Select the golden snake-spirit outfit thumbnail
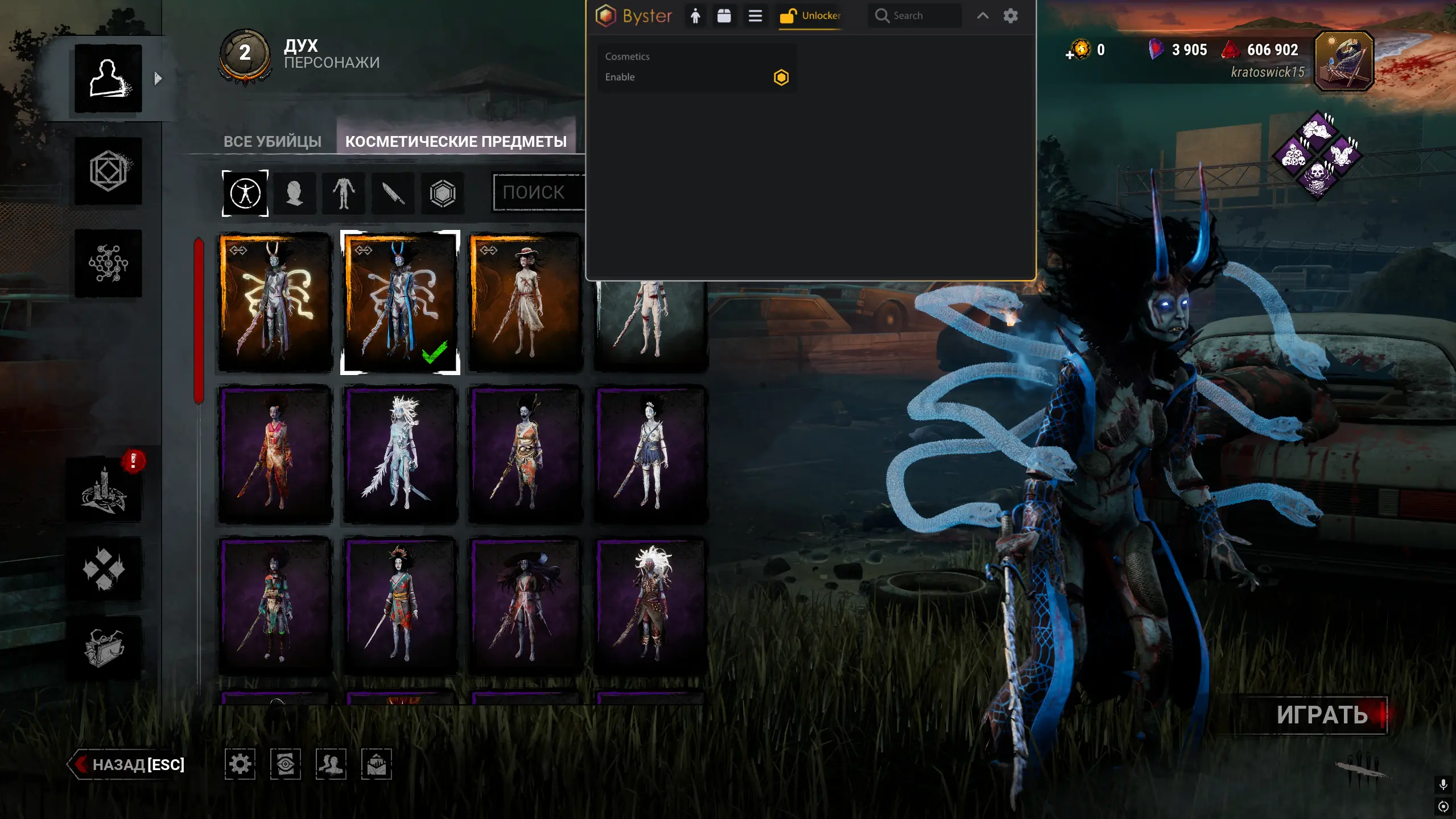 point(275,302)
